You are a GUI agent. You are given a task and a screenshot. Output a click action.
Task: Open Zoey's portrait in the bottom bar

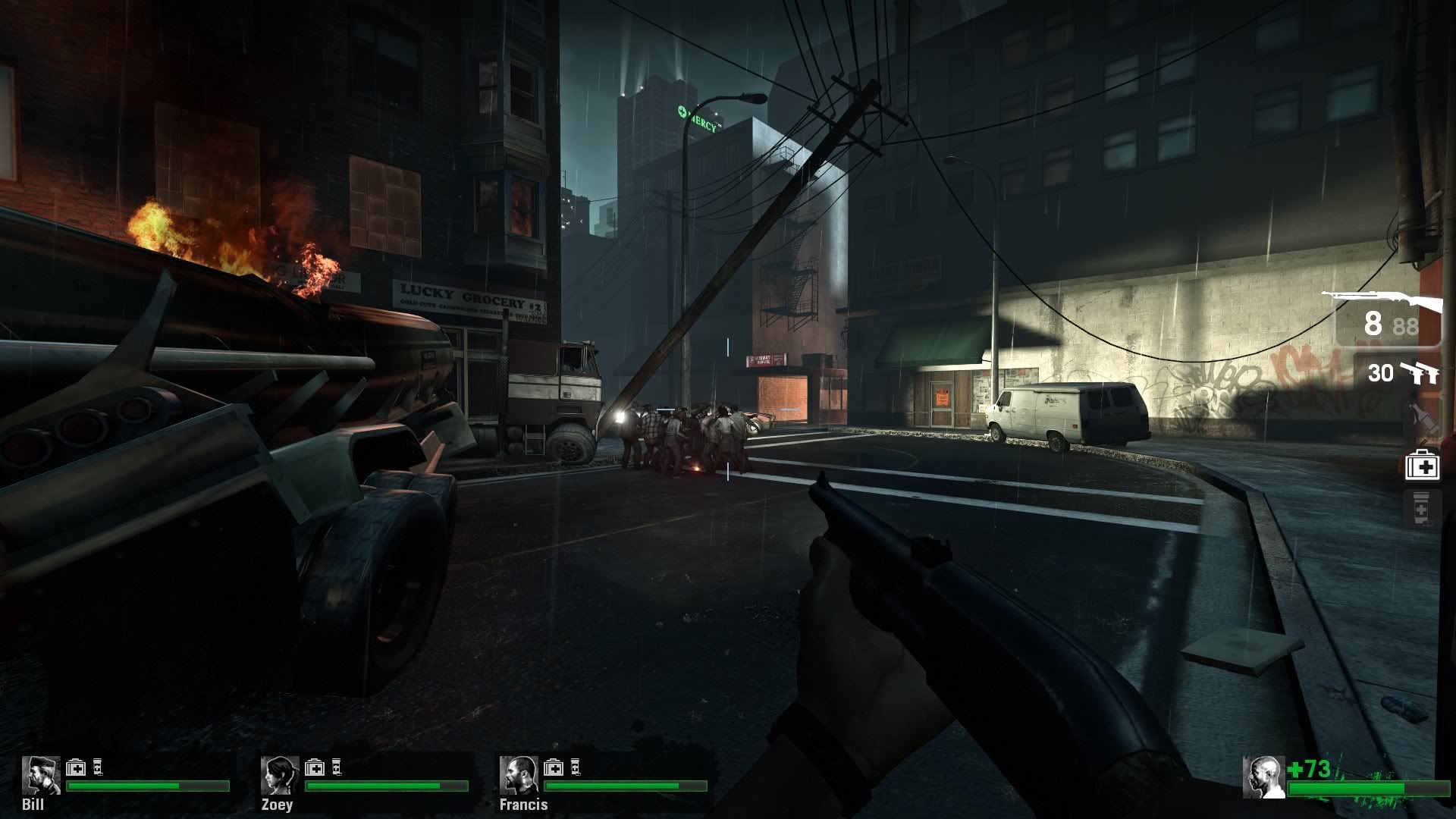click(278, 773)
